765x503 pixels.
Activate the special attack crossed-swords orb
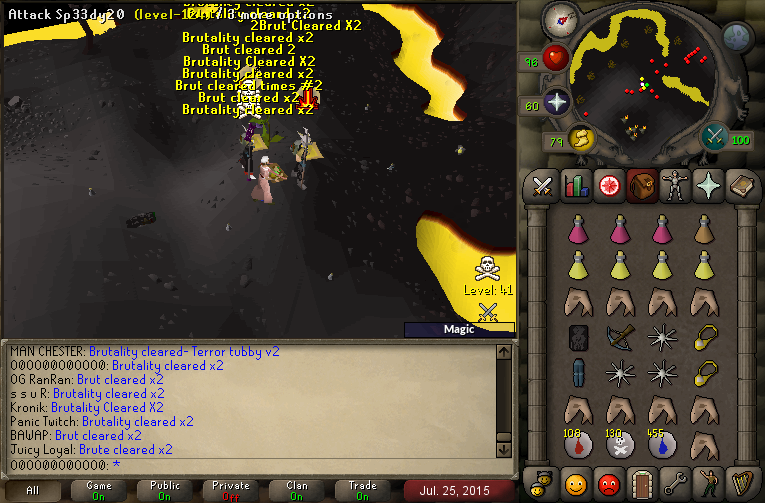[x=716, y=137]
